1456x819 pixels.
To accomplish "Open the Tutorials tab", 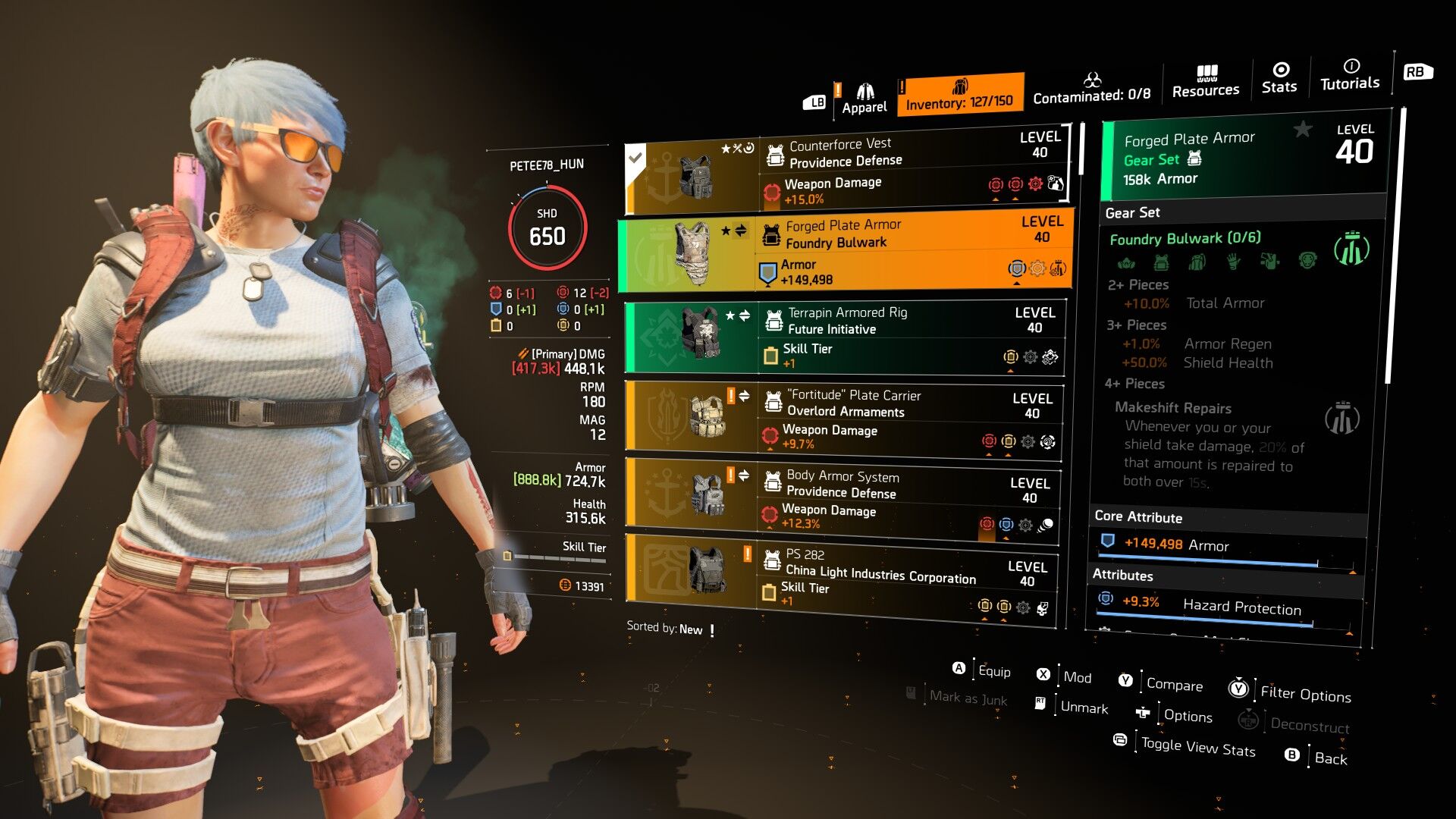I will coord(1350,75).
